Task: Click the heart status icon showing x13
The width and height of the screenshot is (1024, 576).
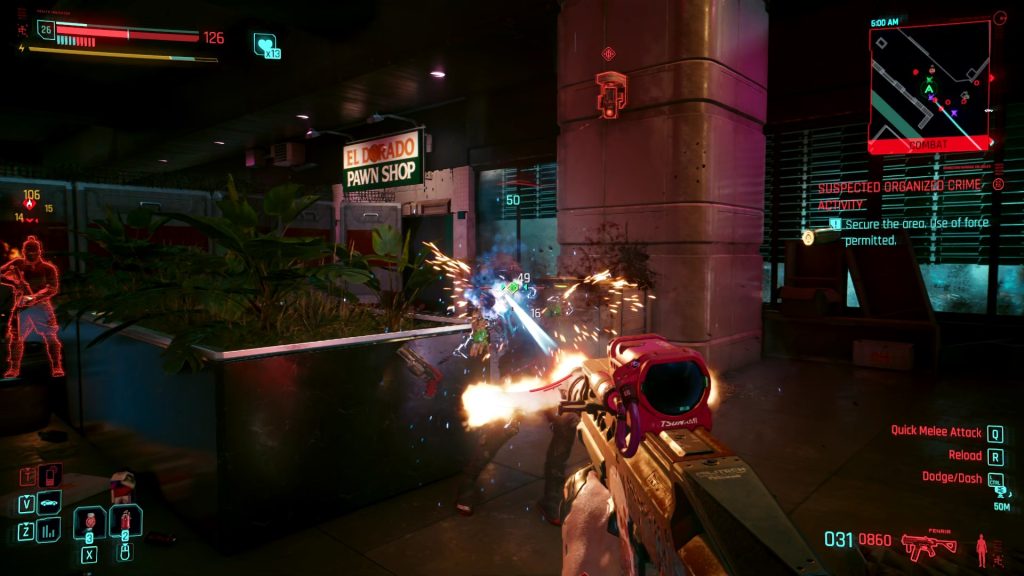Action: 266,44
